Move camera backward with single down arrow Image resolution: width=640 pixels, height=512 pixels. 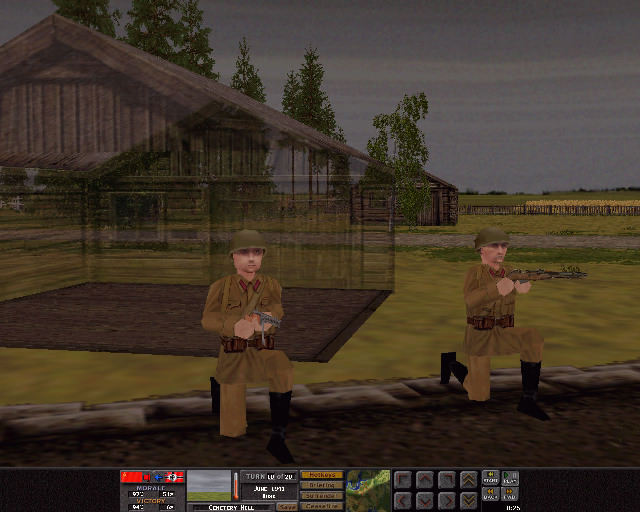[x=424, y=499]
